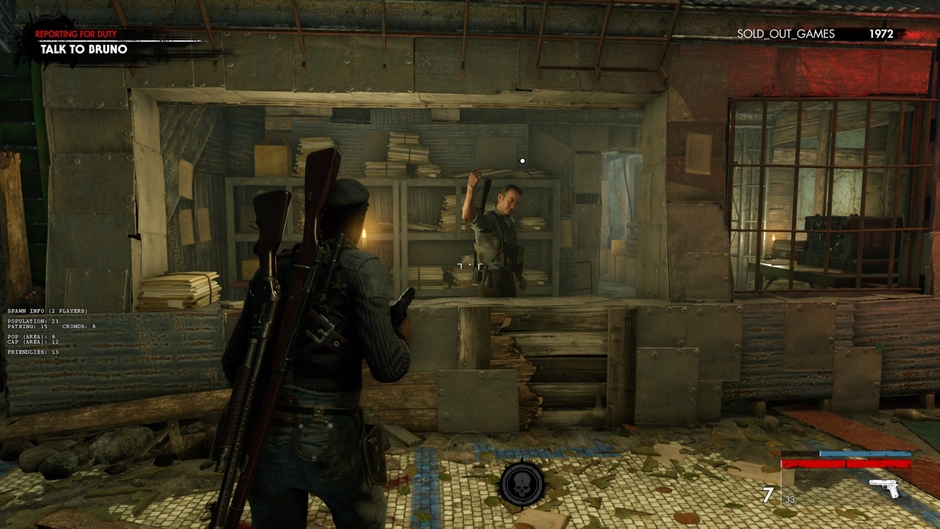The height and width of the screenshot is (529, 940).
Task: Select the pistol weapon icon
Action: coord(883,488)
